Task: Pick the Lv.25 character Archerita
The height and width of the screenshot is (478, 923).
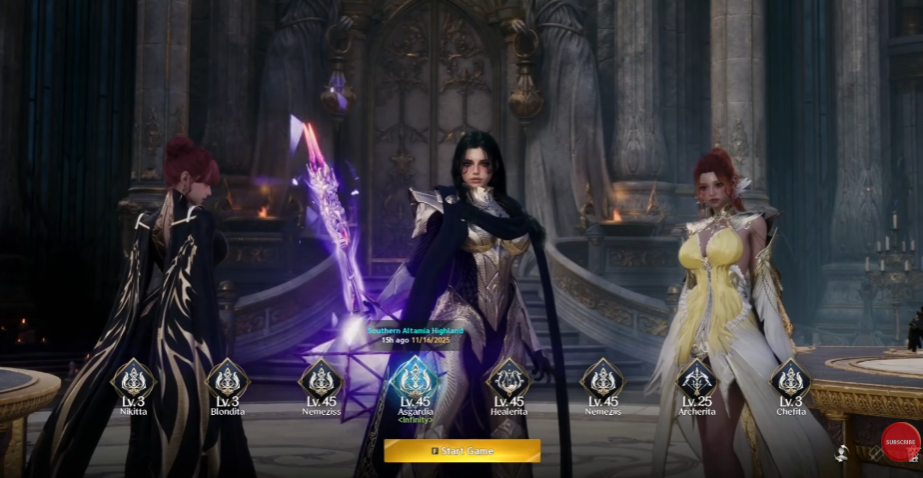Action: [x=696, y=379]
